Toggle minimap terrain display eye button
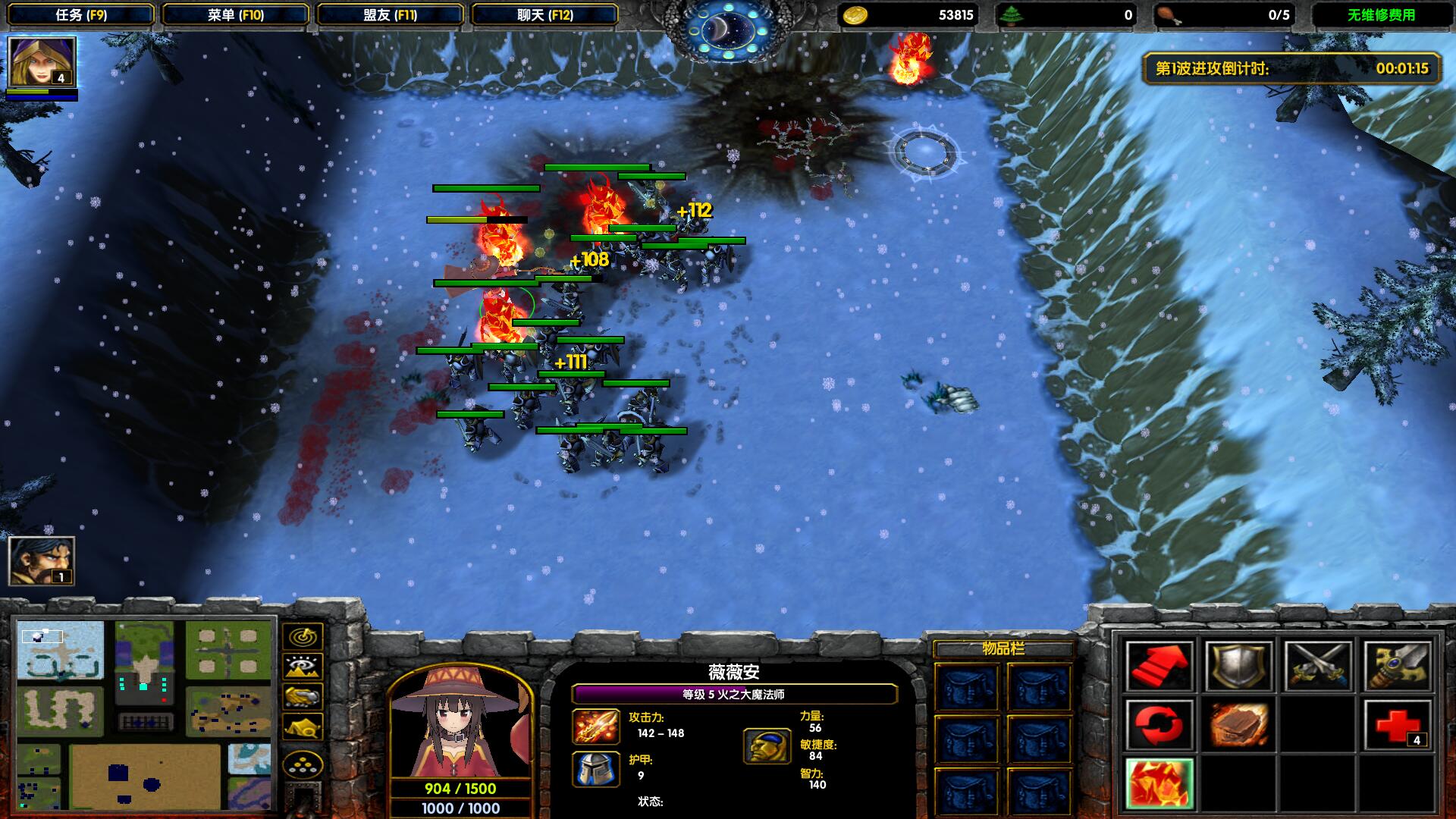1456x819 pixels. 303,667
